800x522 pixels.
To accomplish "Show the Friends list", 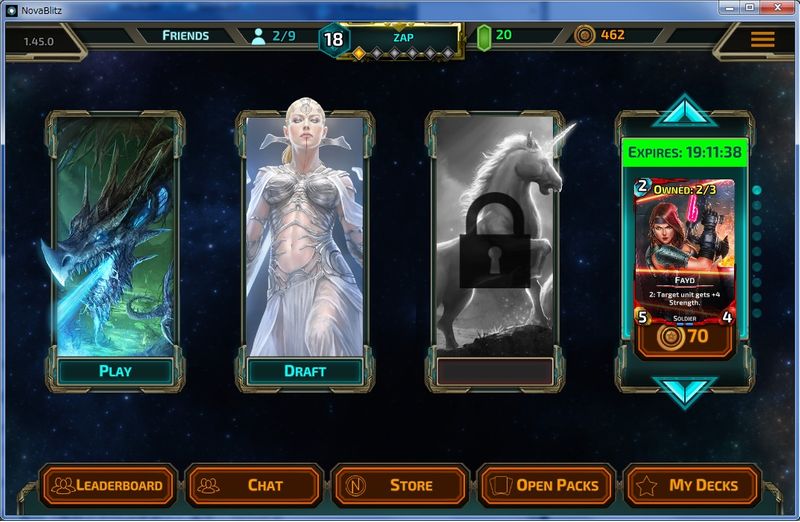I will [x=186, y=36].
